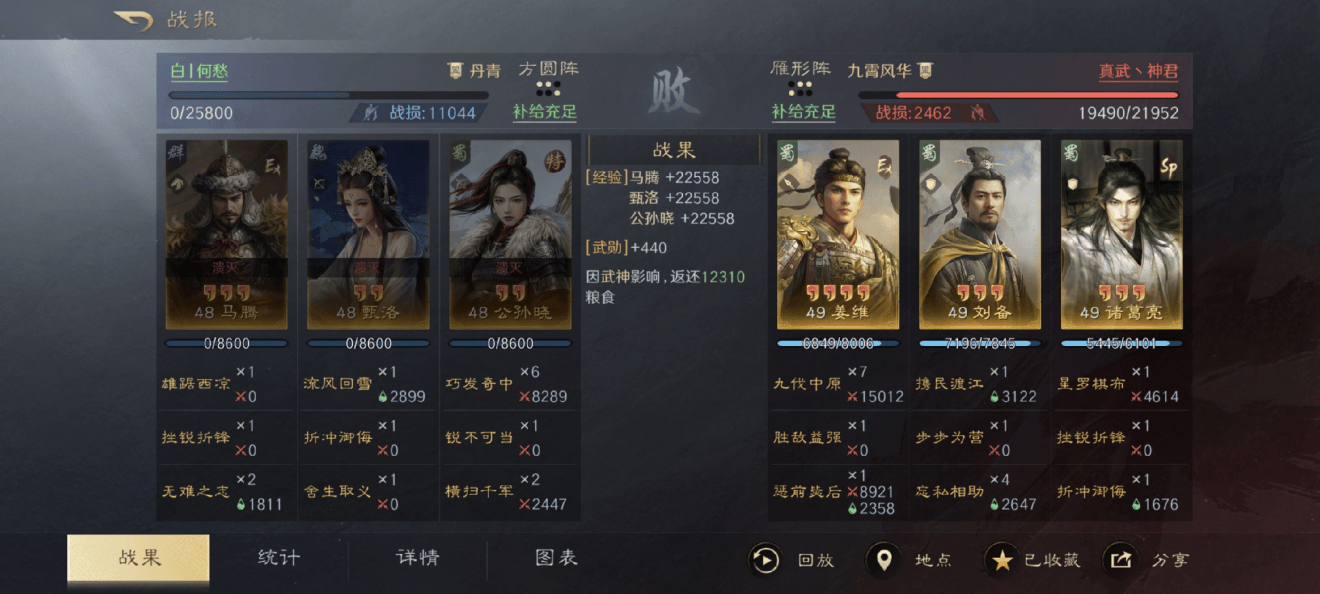This screenshot has height=594, width=1320.
Task: Open the 刘备 general card
Action: [x=980, y=234]
